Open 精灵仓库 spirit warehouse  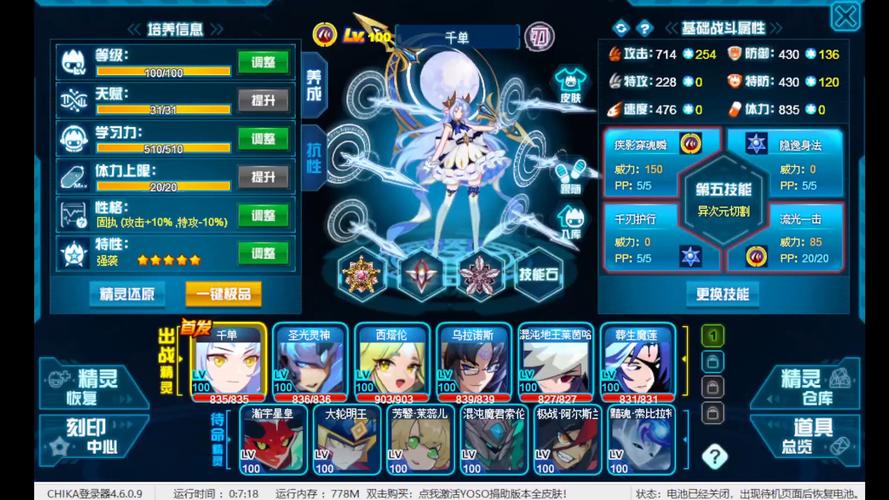(x=805, y=385)
